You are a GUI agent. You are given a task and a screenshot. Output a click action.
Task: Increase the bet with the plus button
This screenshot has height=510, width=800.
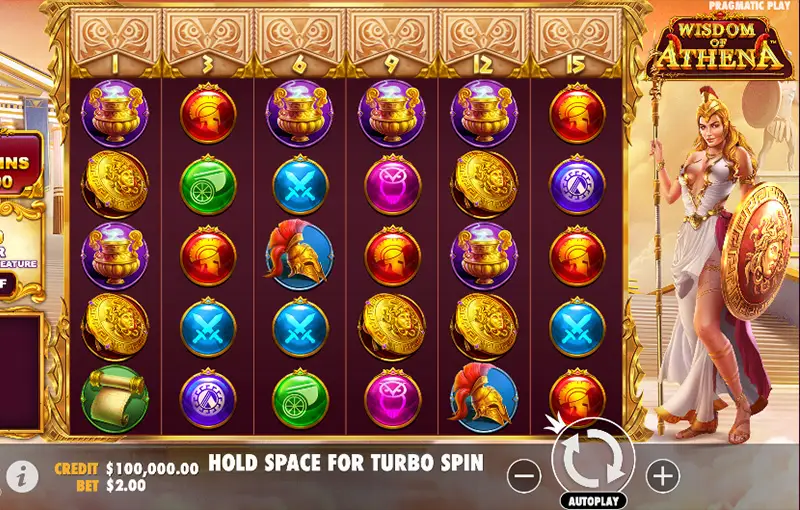point(662,477)
